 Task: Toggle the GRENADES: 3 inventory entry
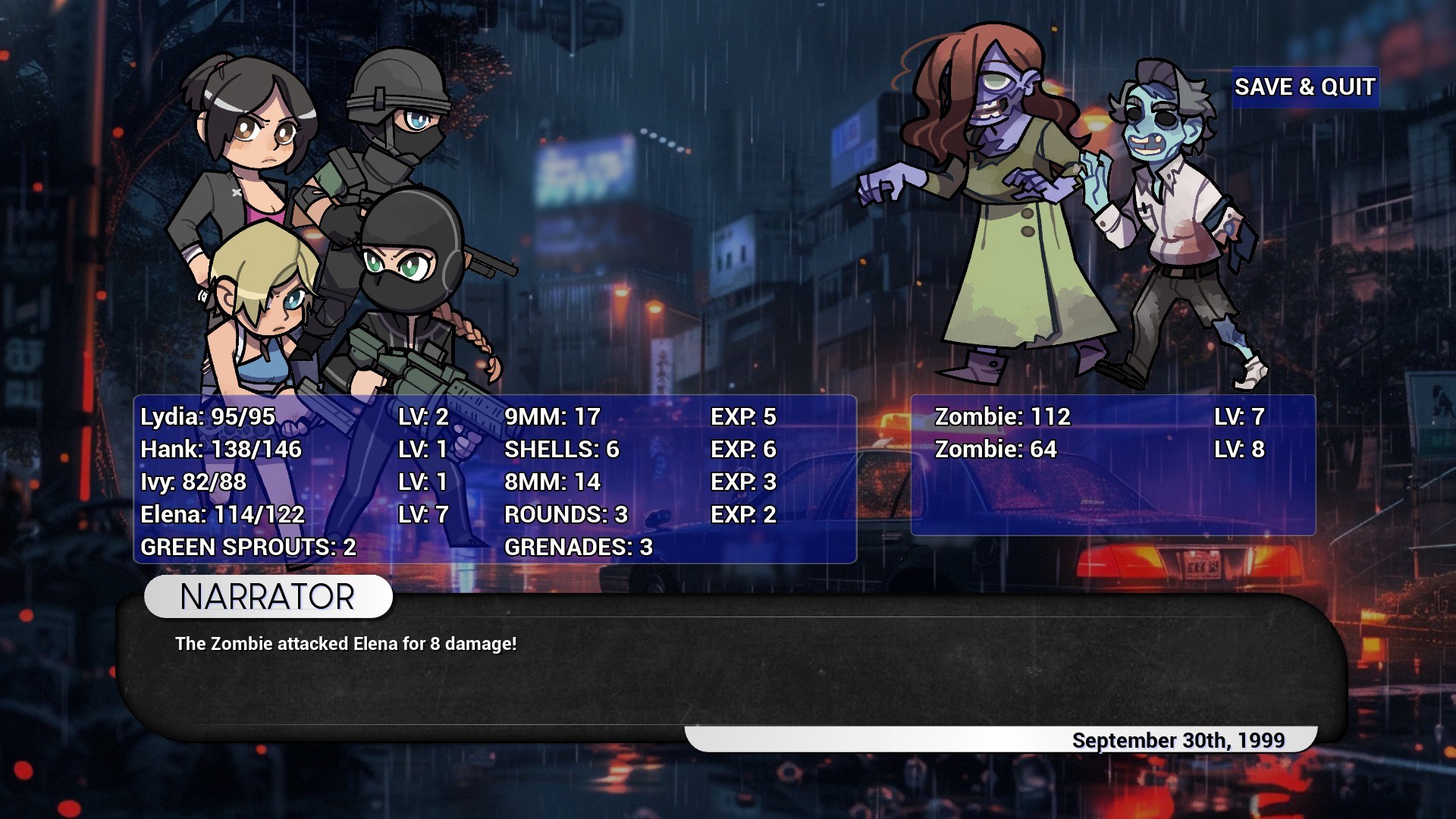point(579,547)
